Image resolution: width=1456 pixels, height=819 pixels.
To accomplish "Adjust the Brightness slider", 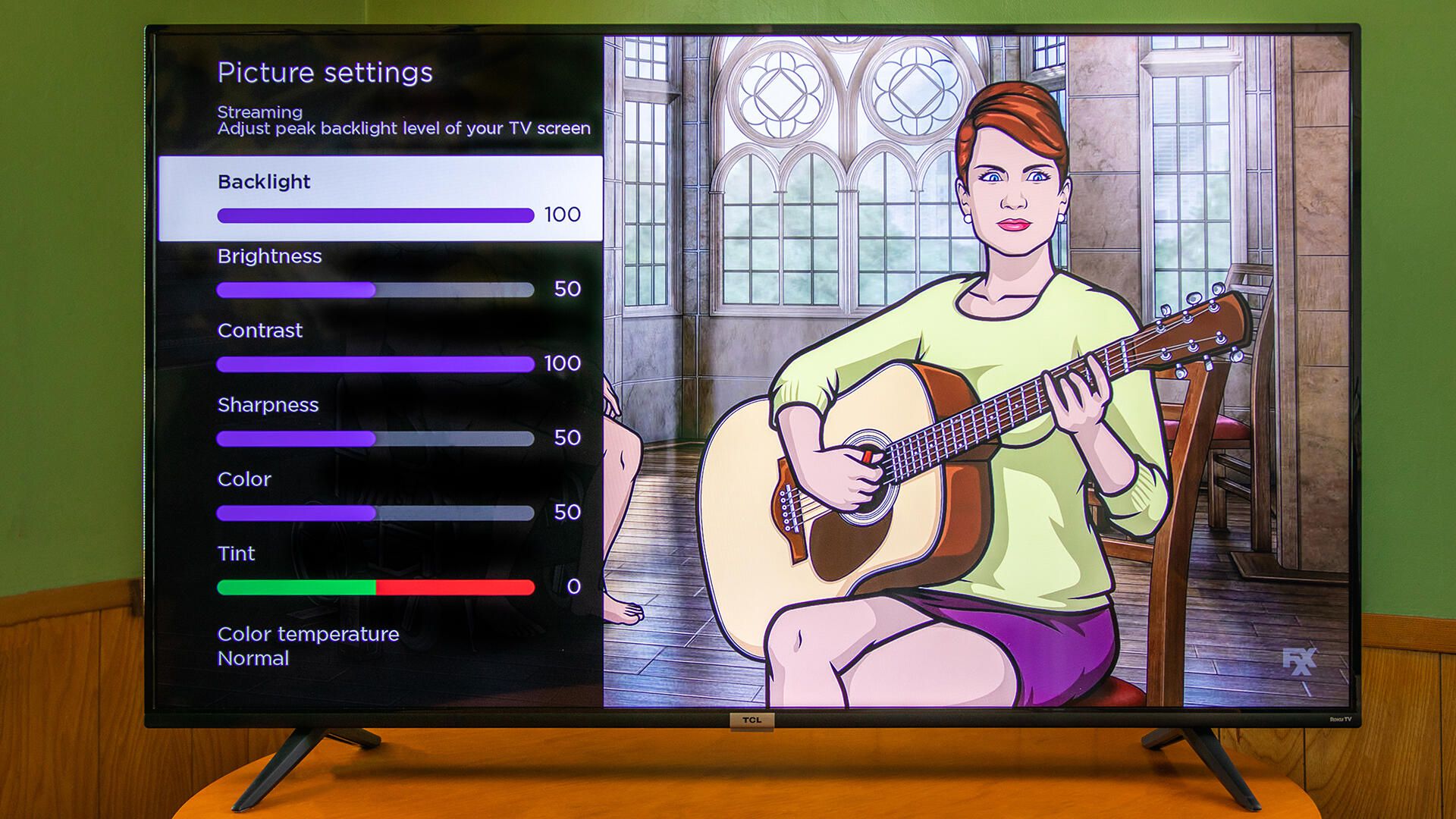I will [x=375, y=290].
